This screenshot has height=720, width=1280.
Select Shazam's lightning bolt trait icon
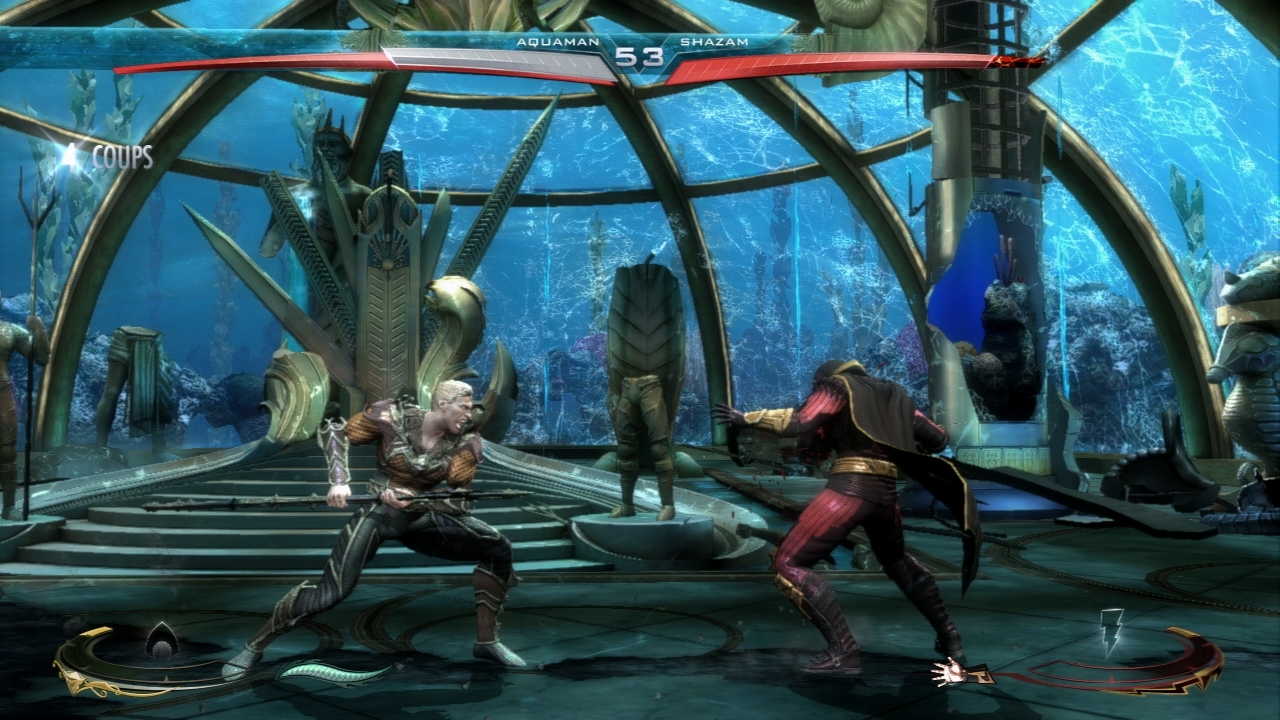[x=1111, y=630]
